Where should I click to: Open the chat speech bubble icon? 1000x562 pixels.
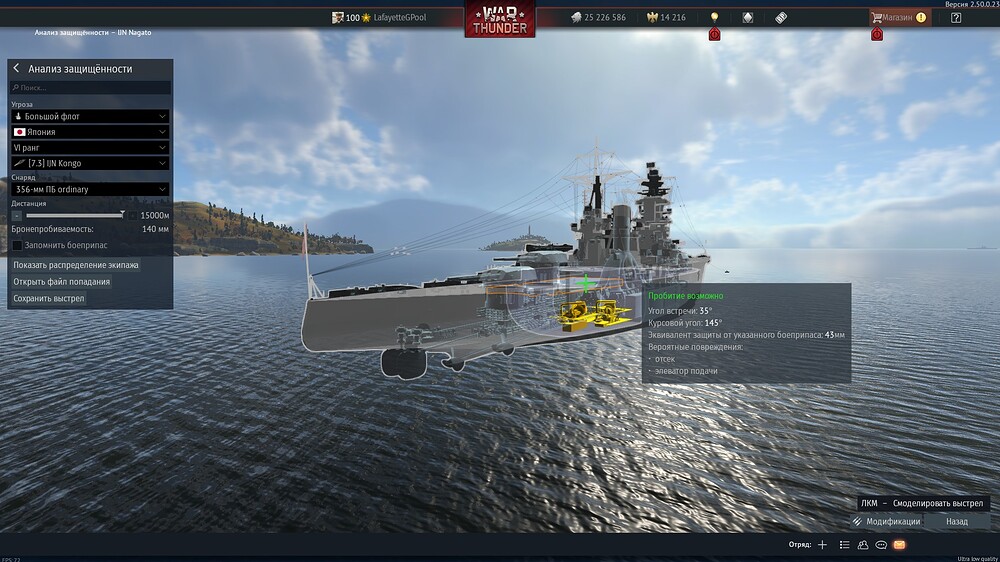[881, 545]
